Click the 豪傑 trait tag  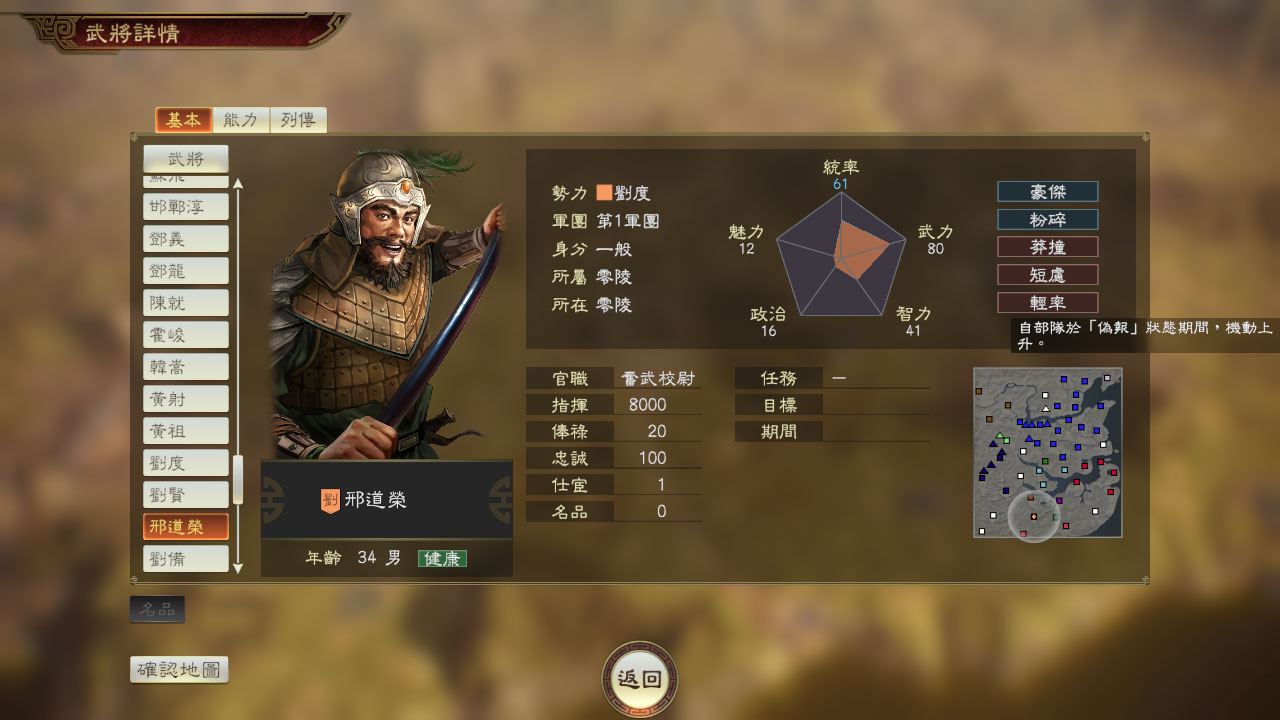click(x=1047, y=192)
